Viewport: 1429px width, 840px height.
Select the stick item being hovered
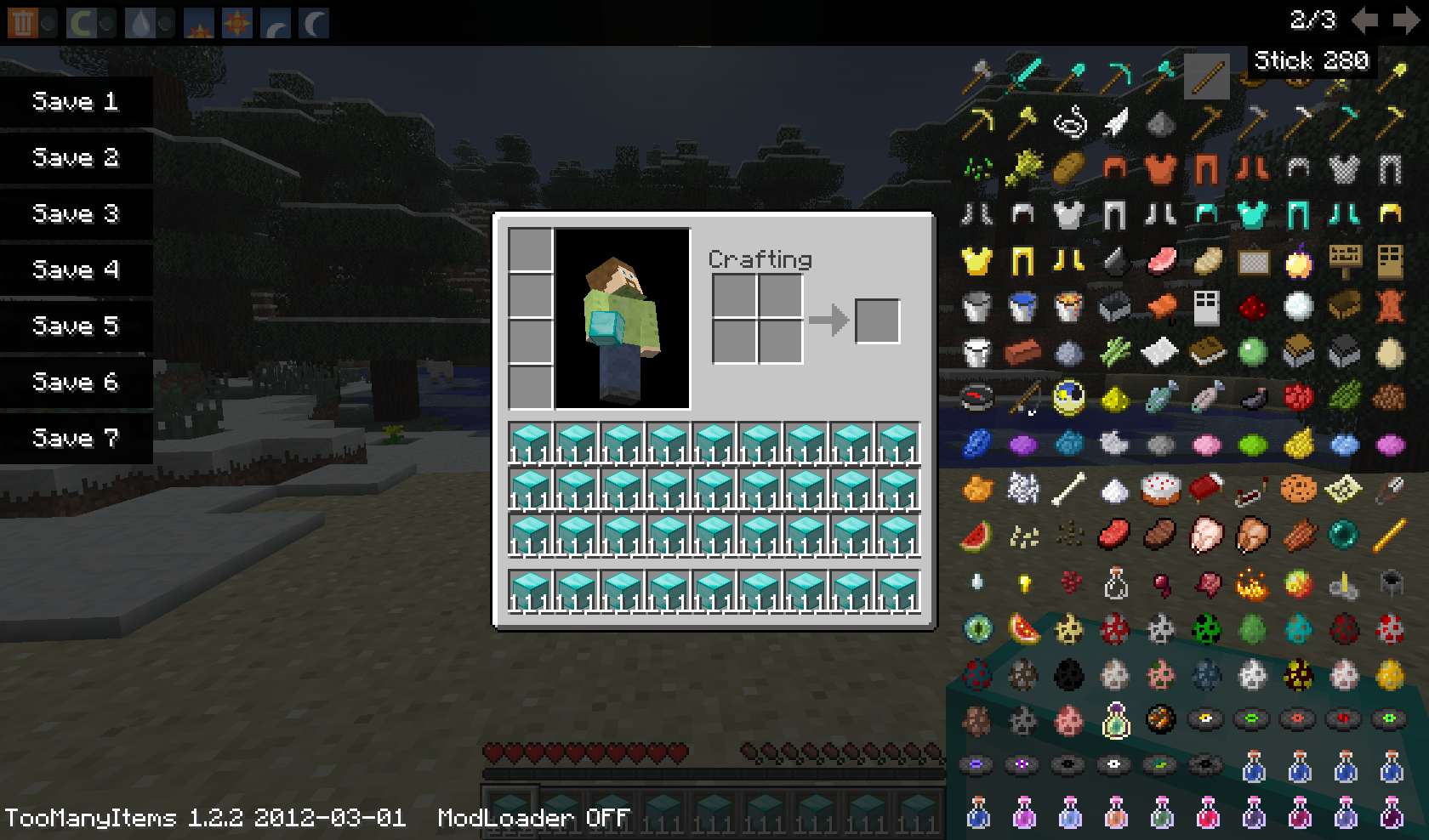[1207, 77]
